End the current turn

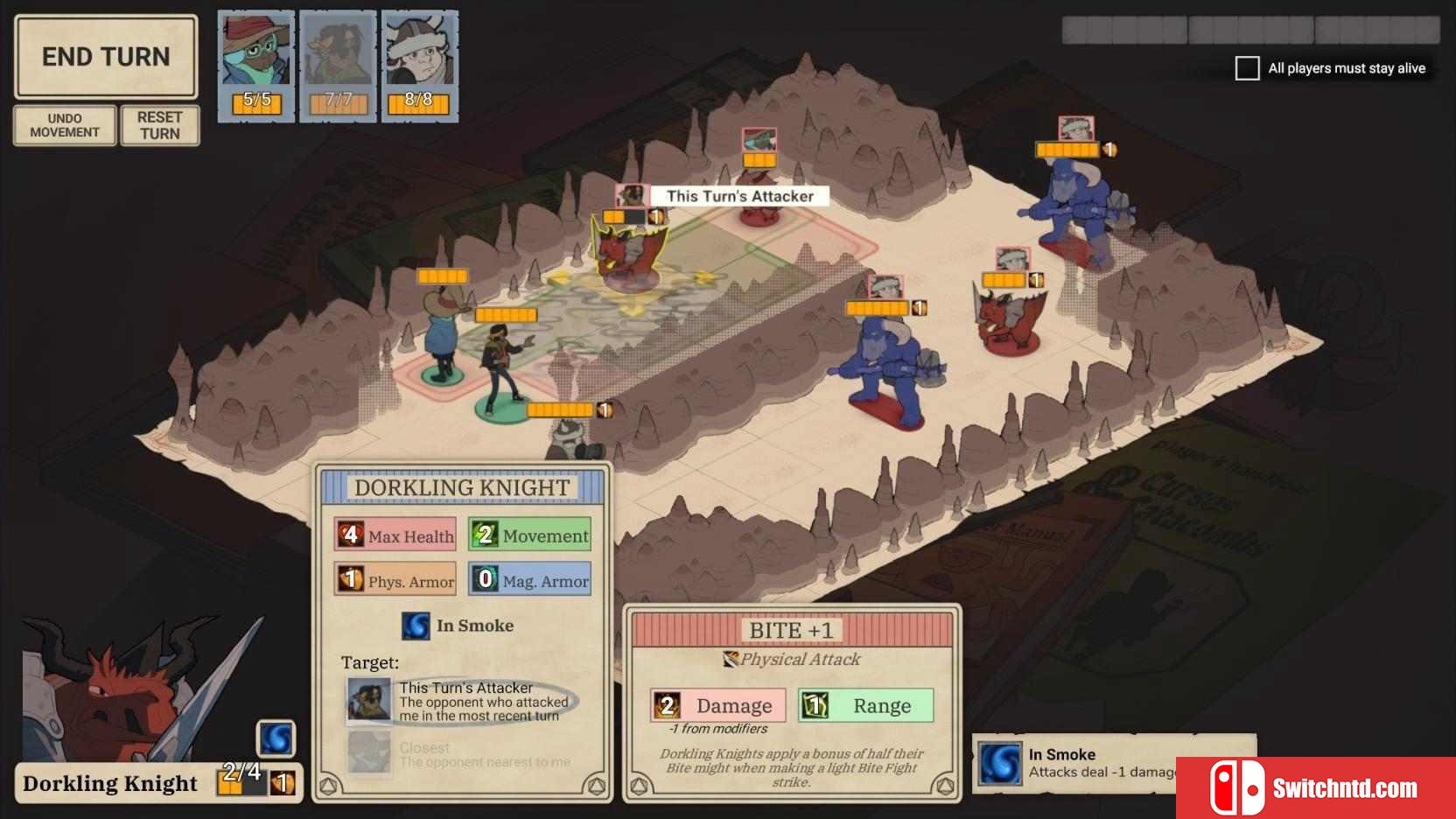[x=106, y=57]
